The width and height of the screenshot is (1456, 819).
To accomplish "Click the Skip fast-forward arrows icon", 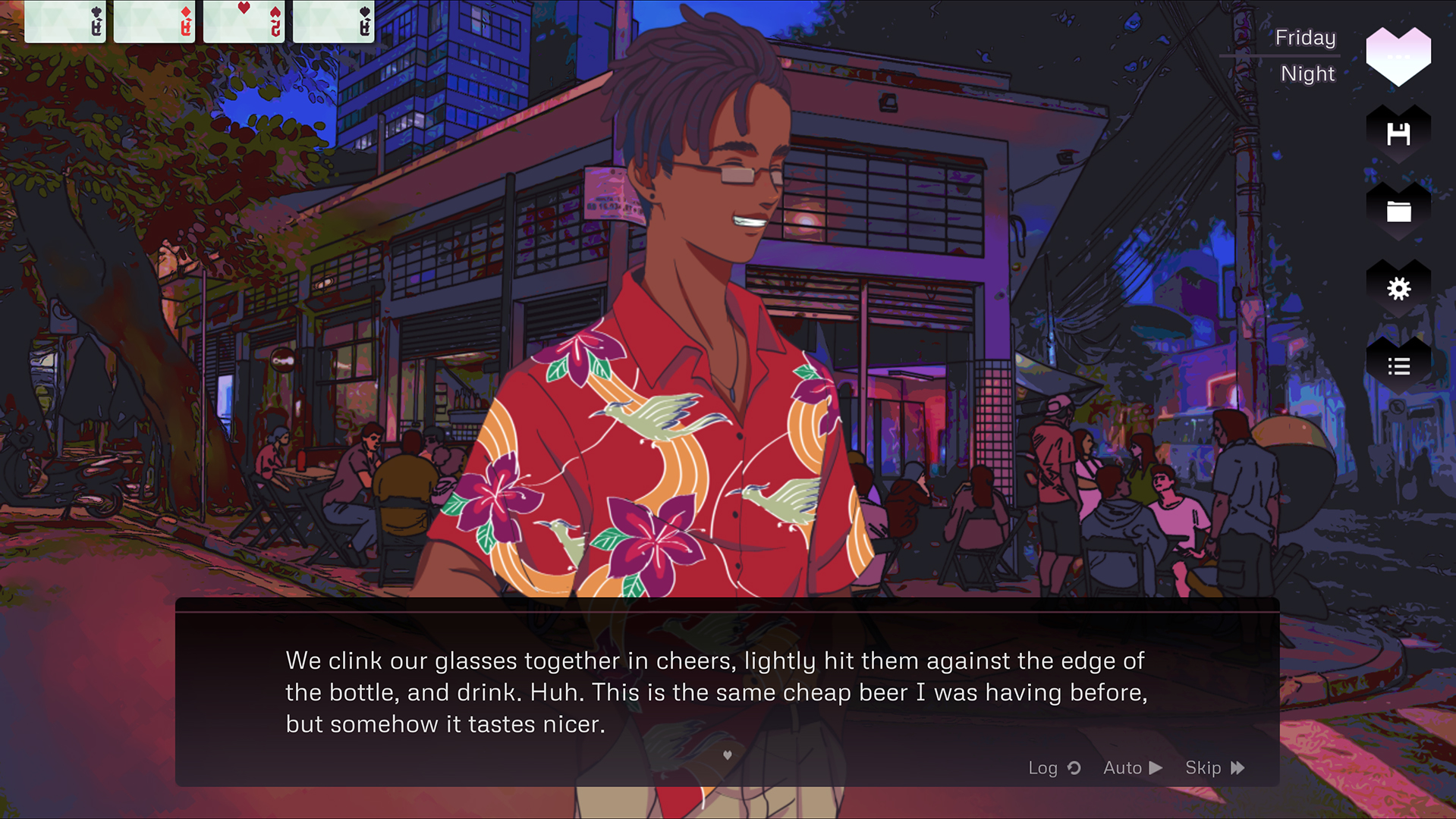I will 1237,767.
